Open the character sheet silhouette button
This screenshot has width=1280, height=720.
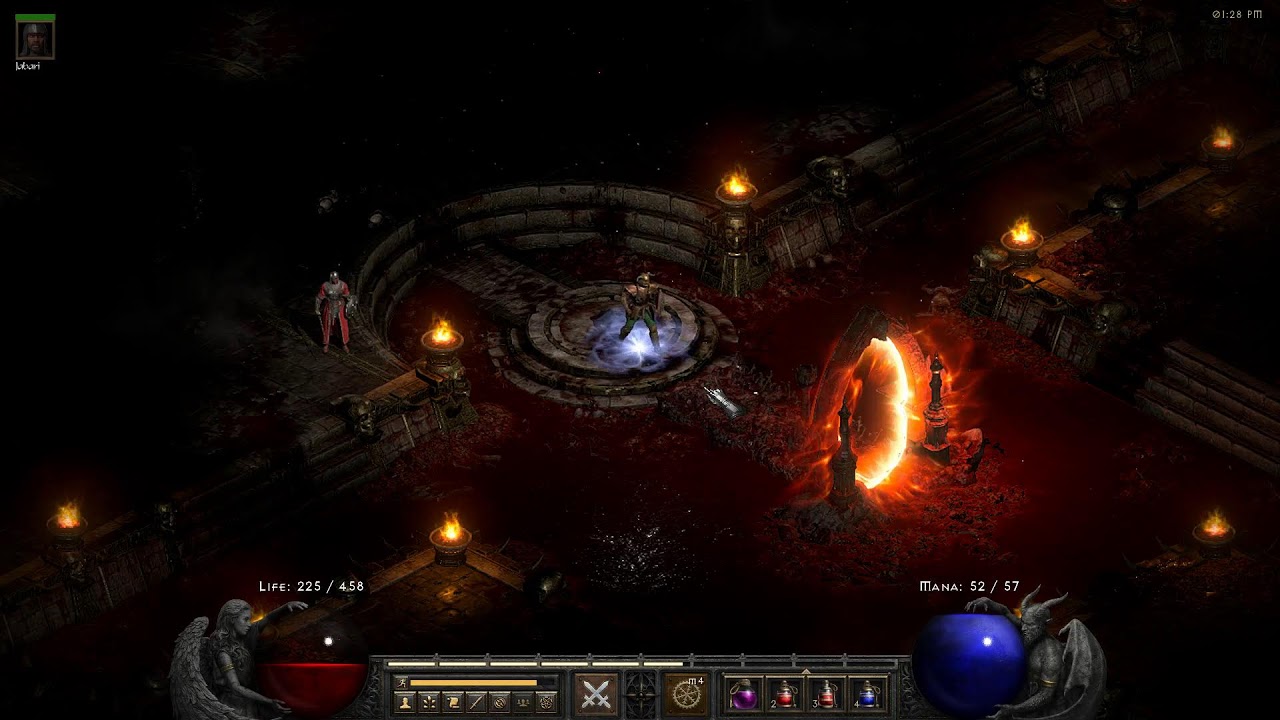[405, 702]
